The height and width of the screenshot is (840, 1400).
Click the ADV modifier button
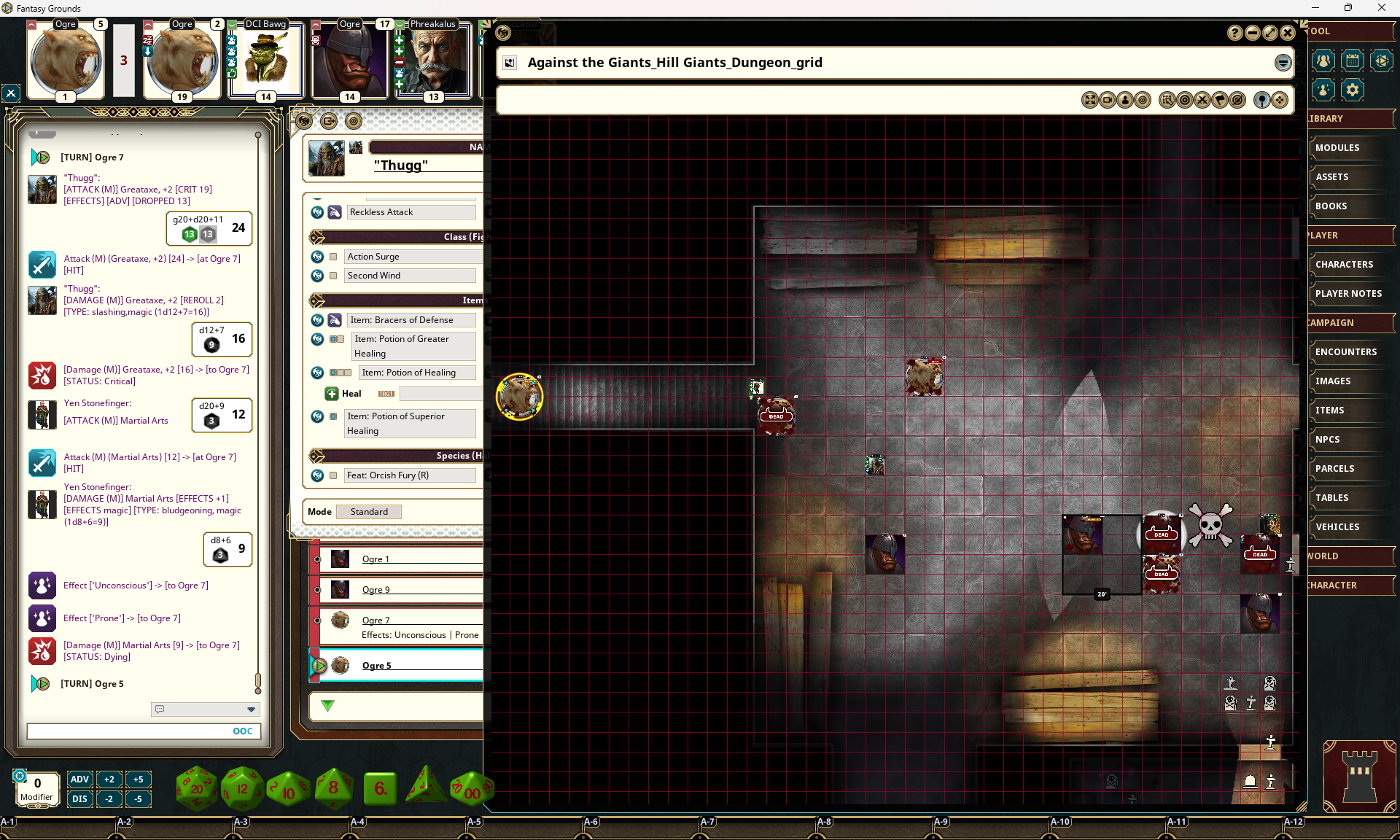pos(79,779)
